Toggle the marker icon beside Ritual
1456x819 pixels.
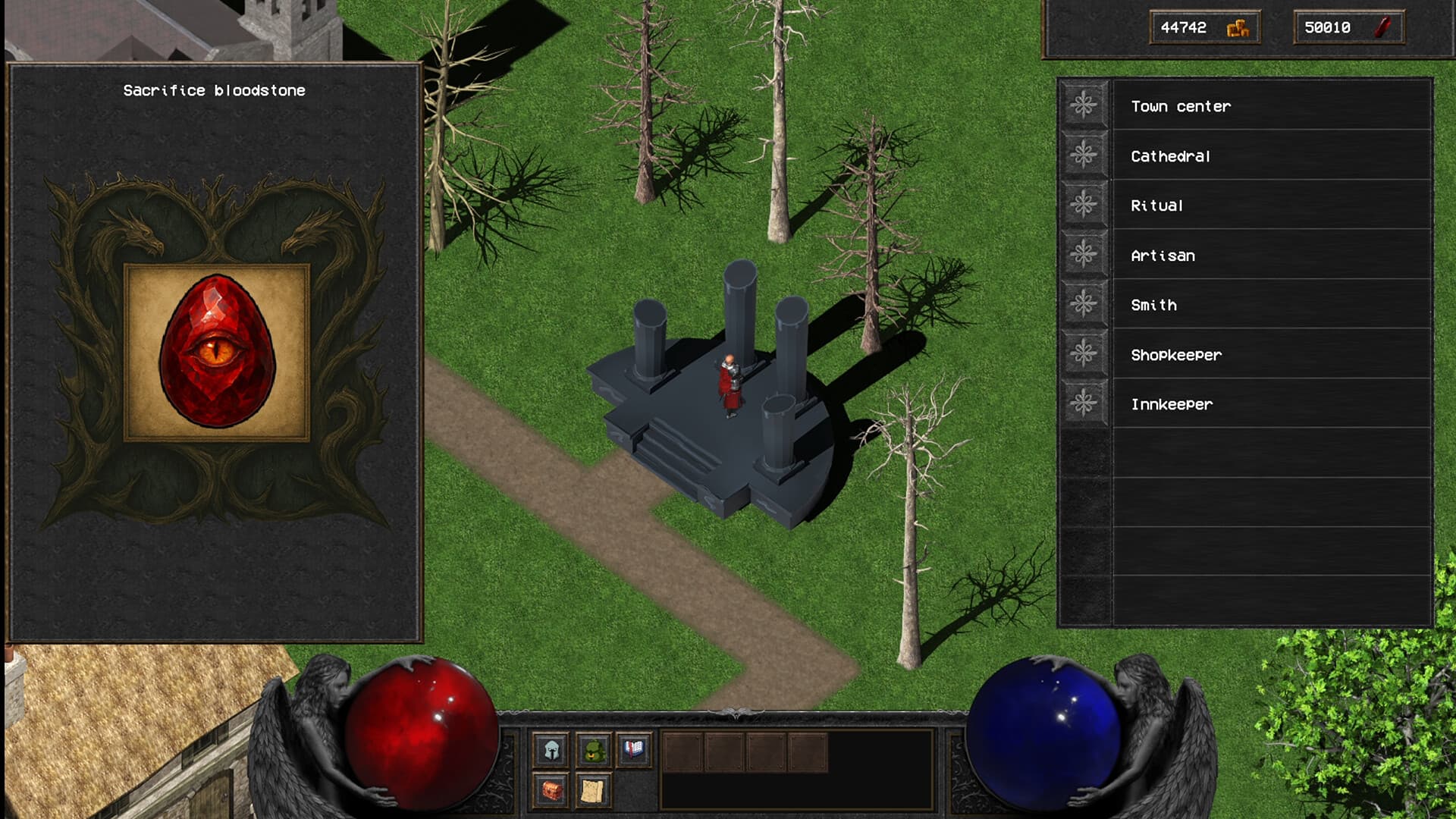pos(1084,206)
